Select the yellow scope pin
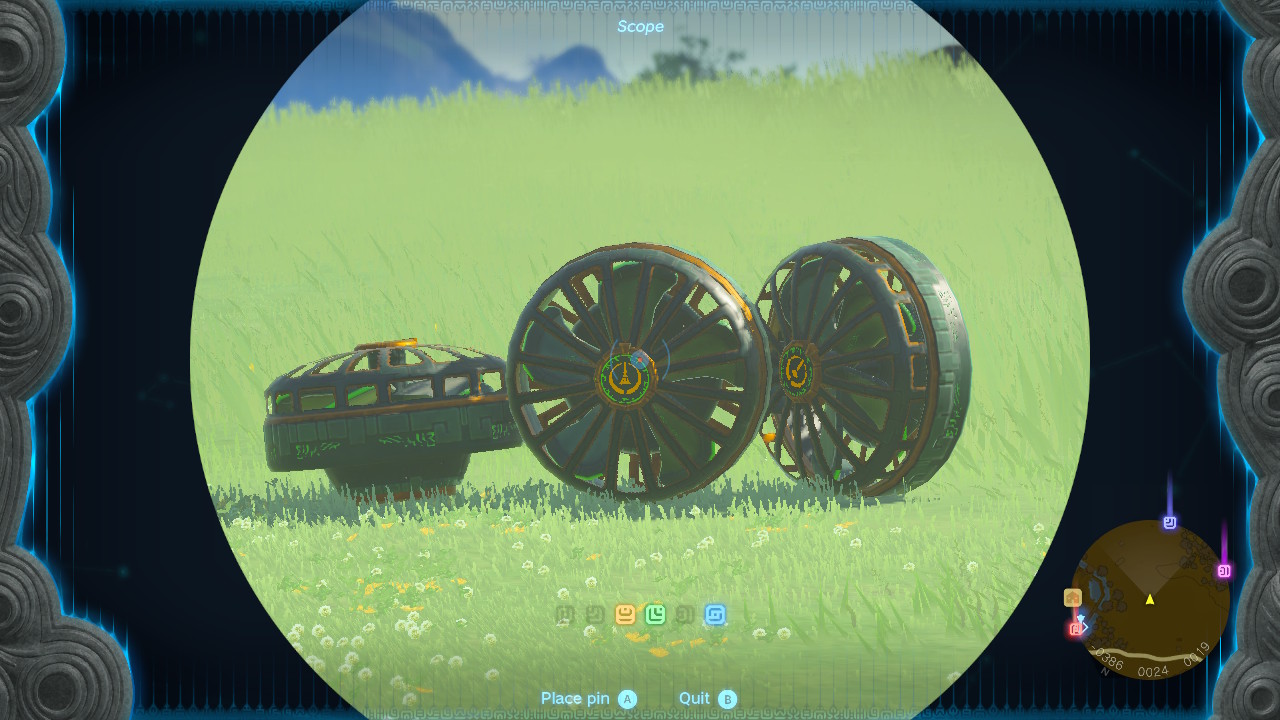The height and width of the screenshot is (720, 1280). coord(625,614)
